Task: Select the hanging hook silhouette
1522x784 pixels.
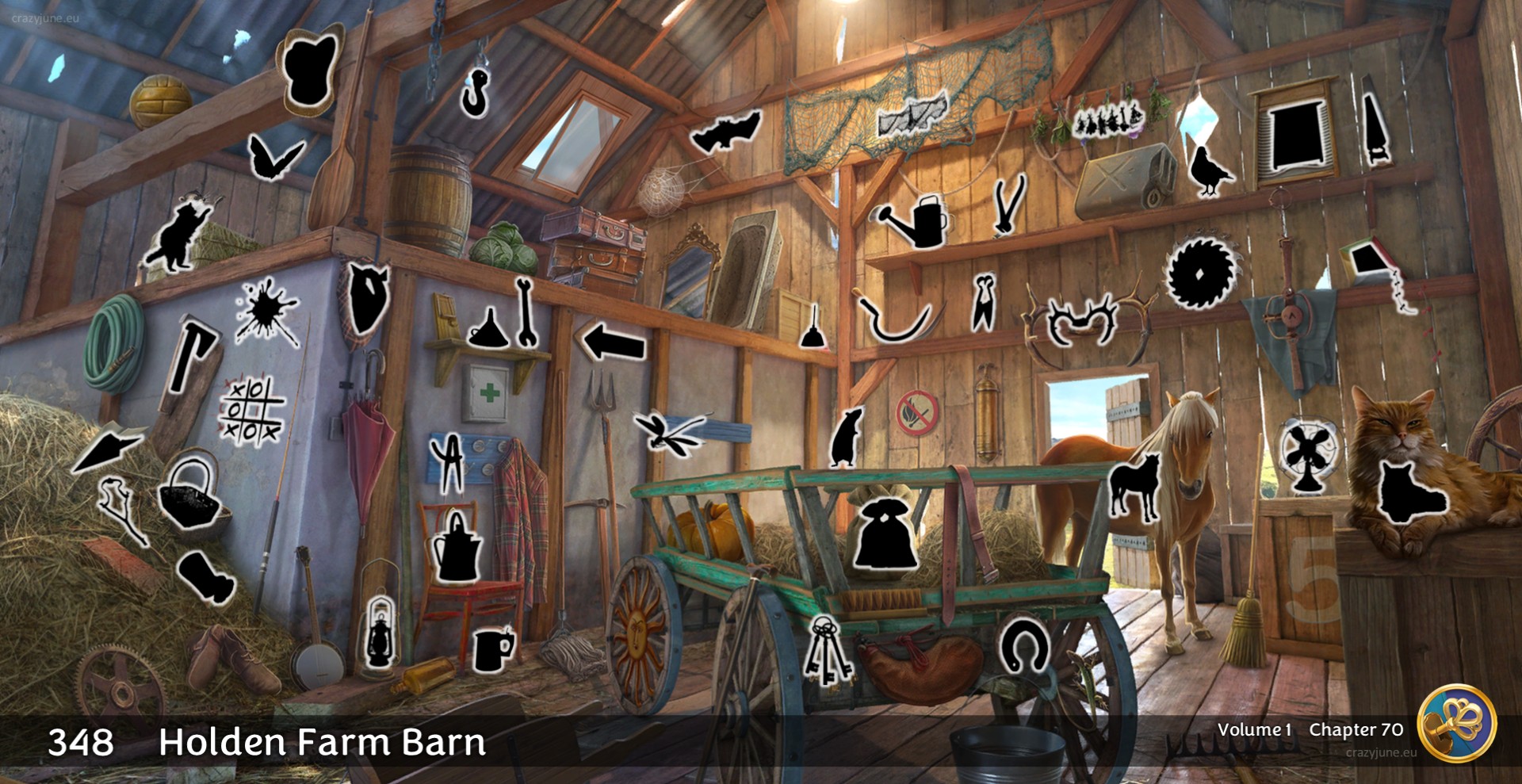Action: (476, 91)
